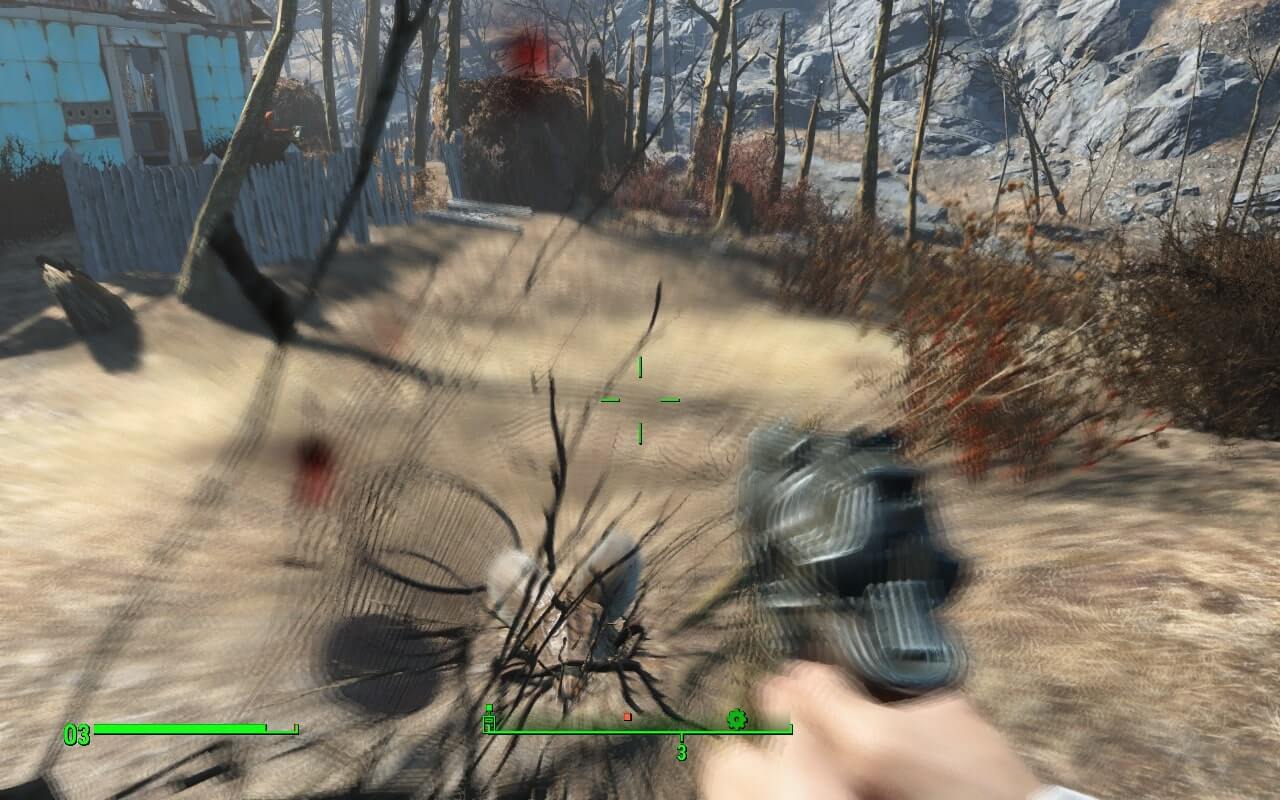1280x800 pixels.
Task: Click the crosshair reticle at screen center
Action: 638,398
